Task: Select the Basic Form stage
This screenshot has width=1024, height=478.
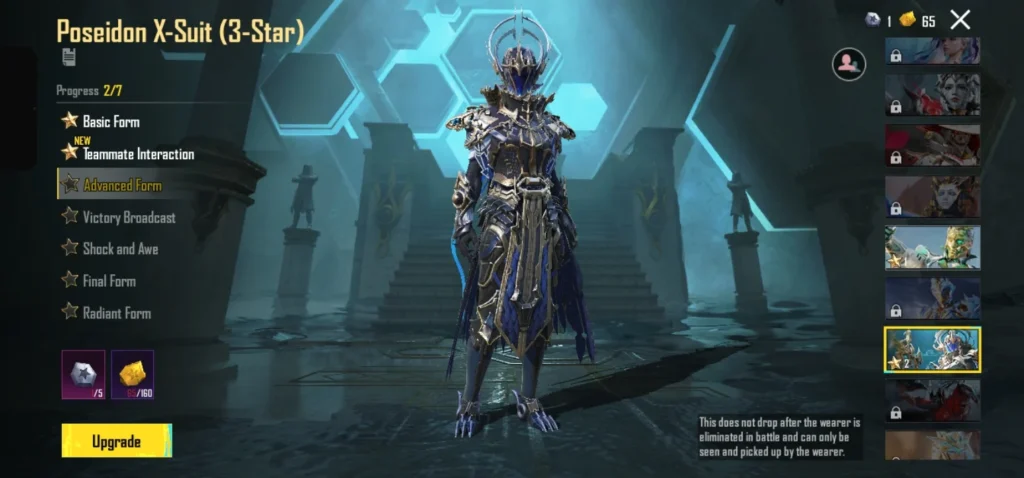Action: 110,121
